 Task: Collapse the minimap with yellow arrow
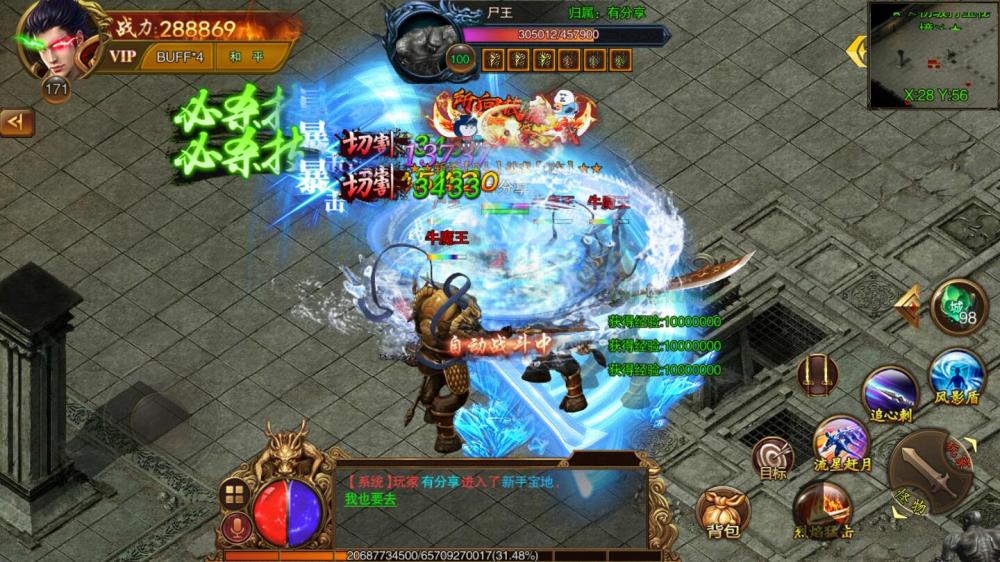point(857,52)
